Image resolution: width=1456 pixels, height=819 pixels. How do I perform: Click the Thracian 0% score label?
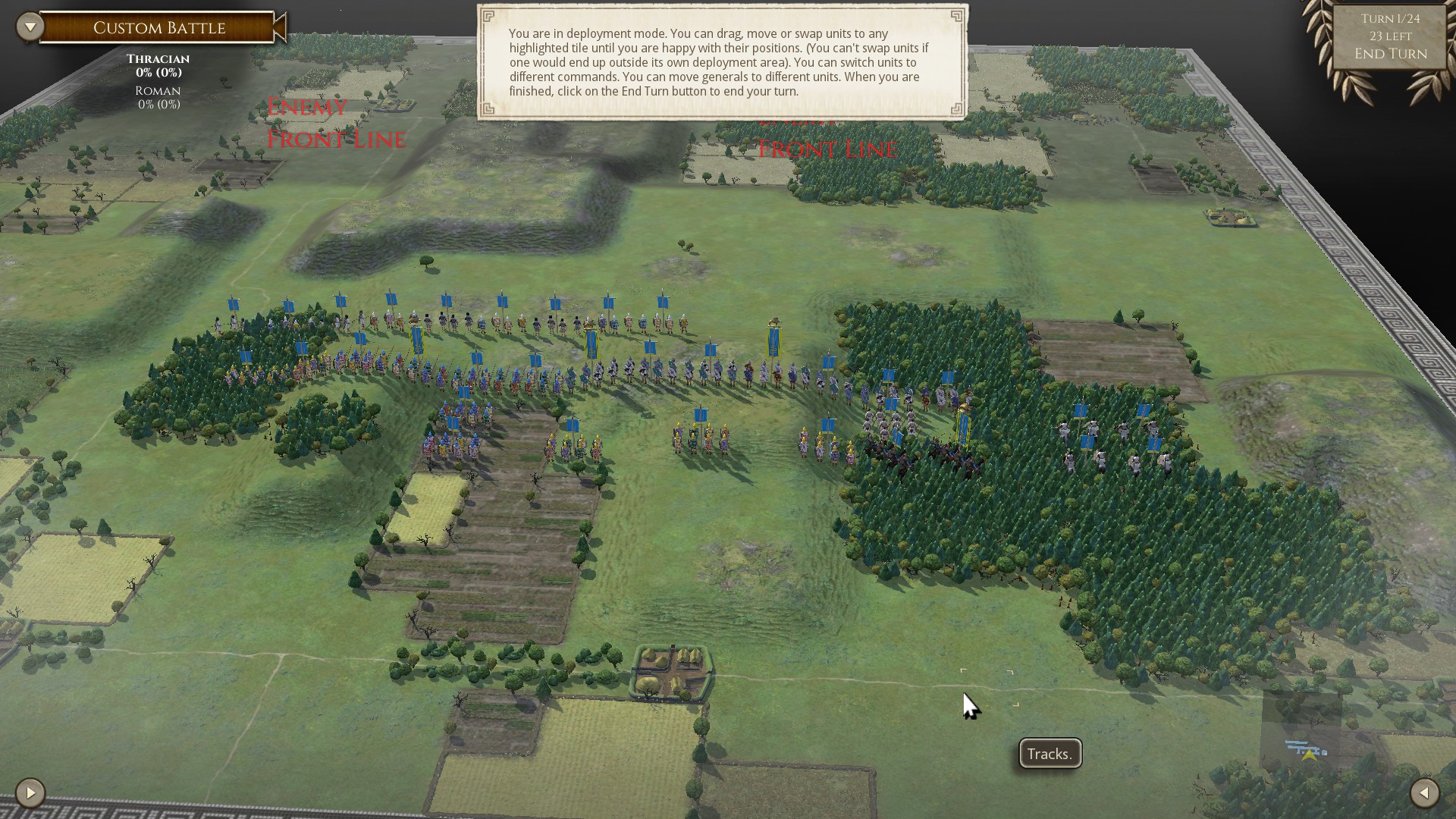click(x=157, y=66)
